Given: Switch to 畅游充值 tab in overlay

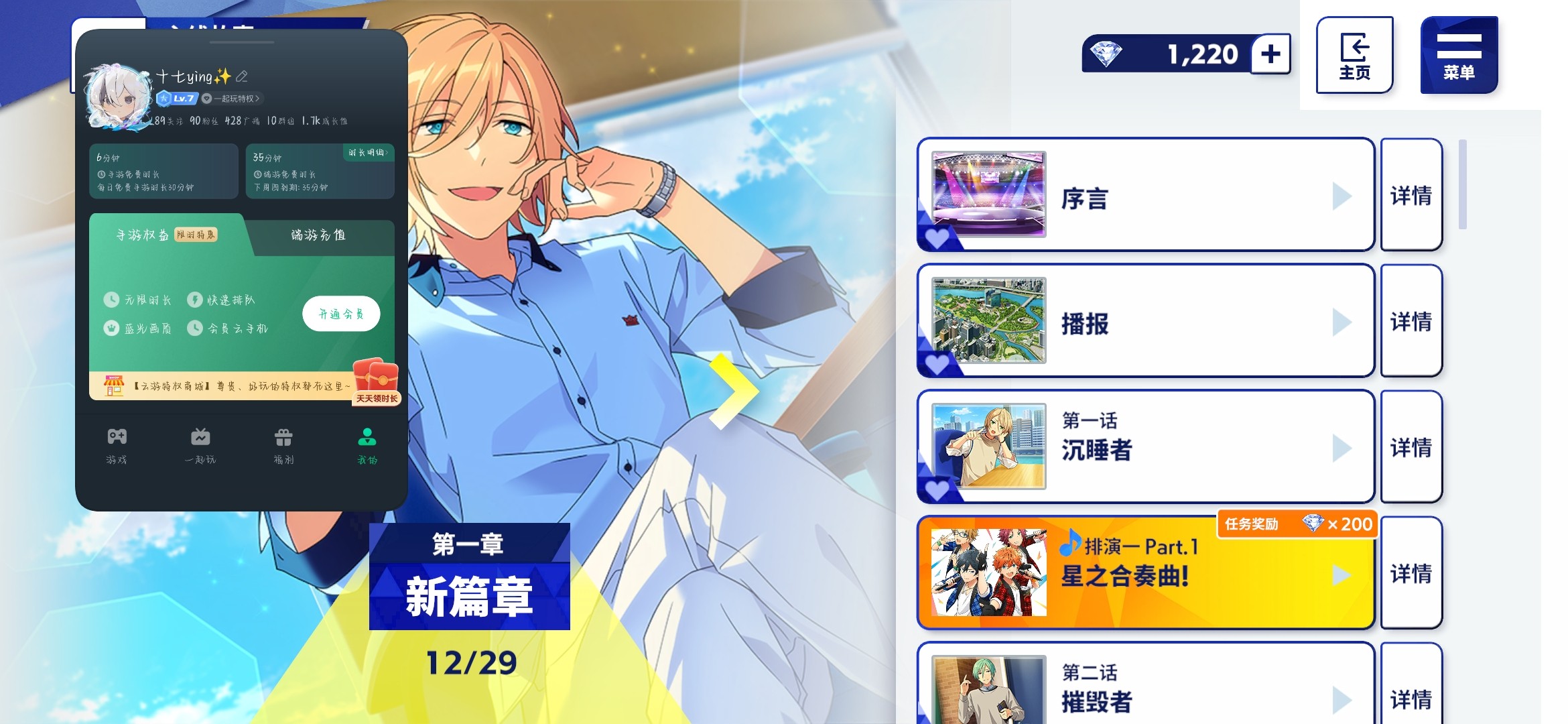Looking at the screenshot, I should point(318,235).
